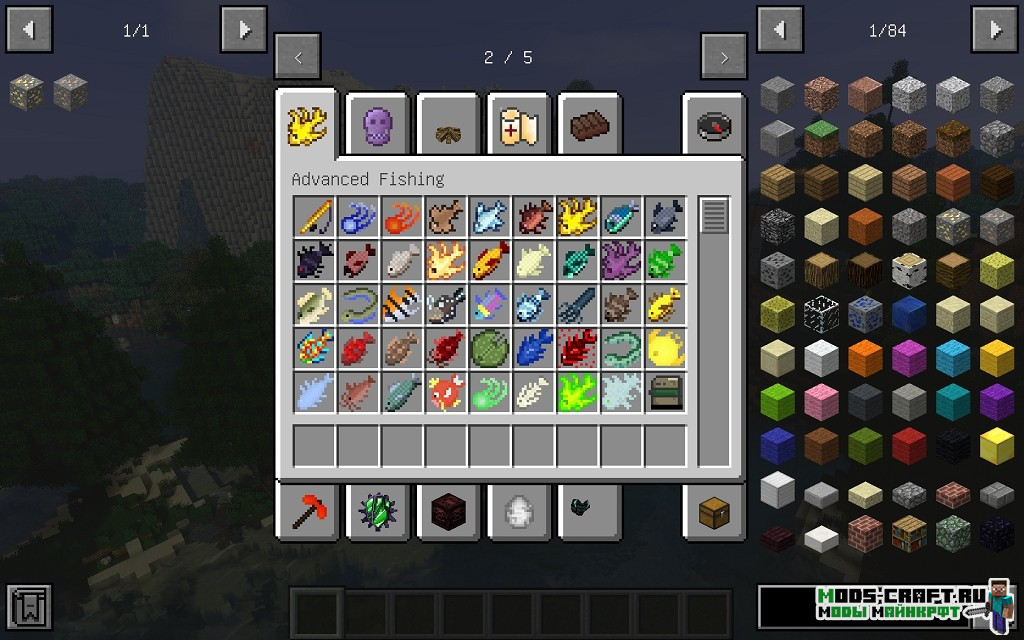The image size is (1024, 640).
Task: Open the map scroll creative tab
Action: click(520, 125)
